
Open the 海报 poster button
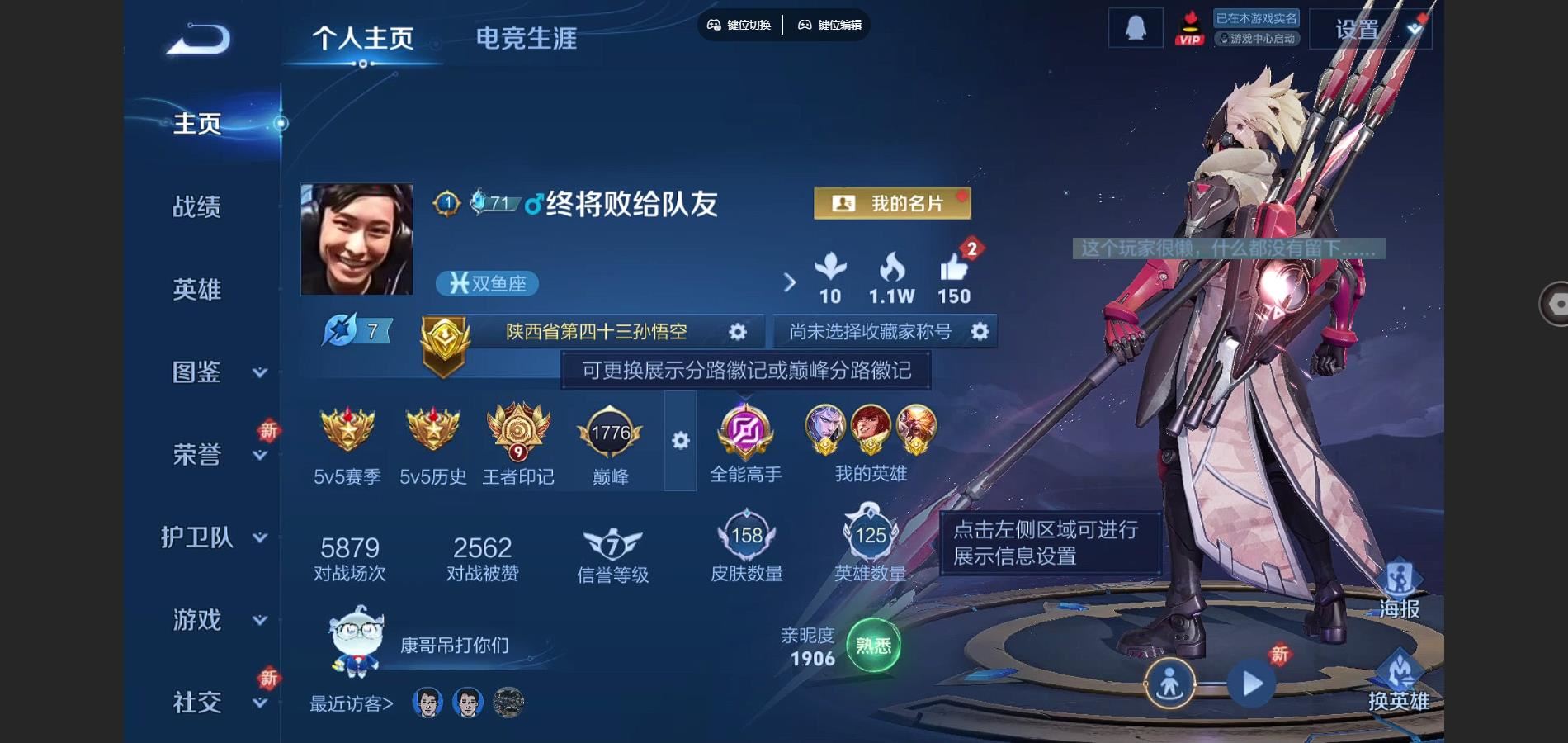(x=1400, y=589)
